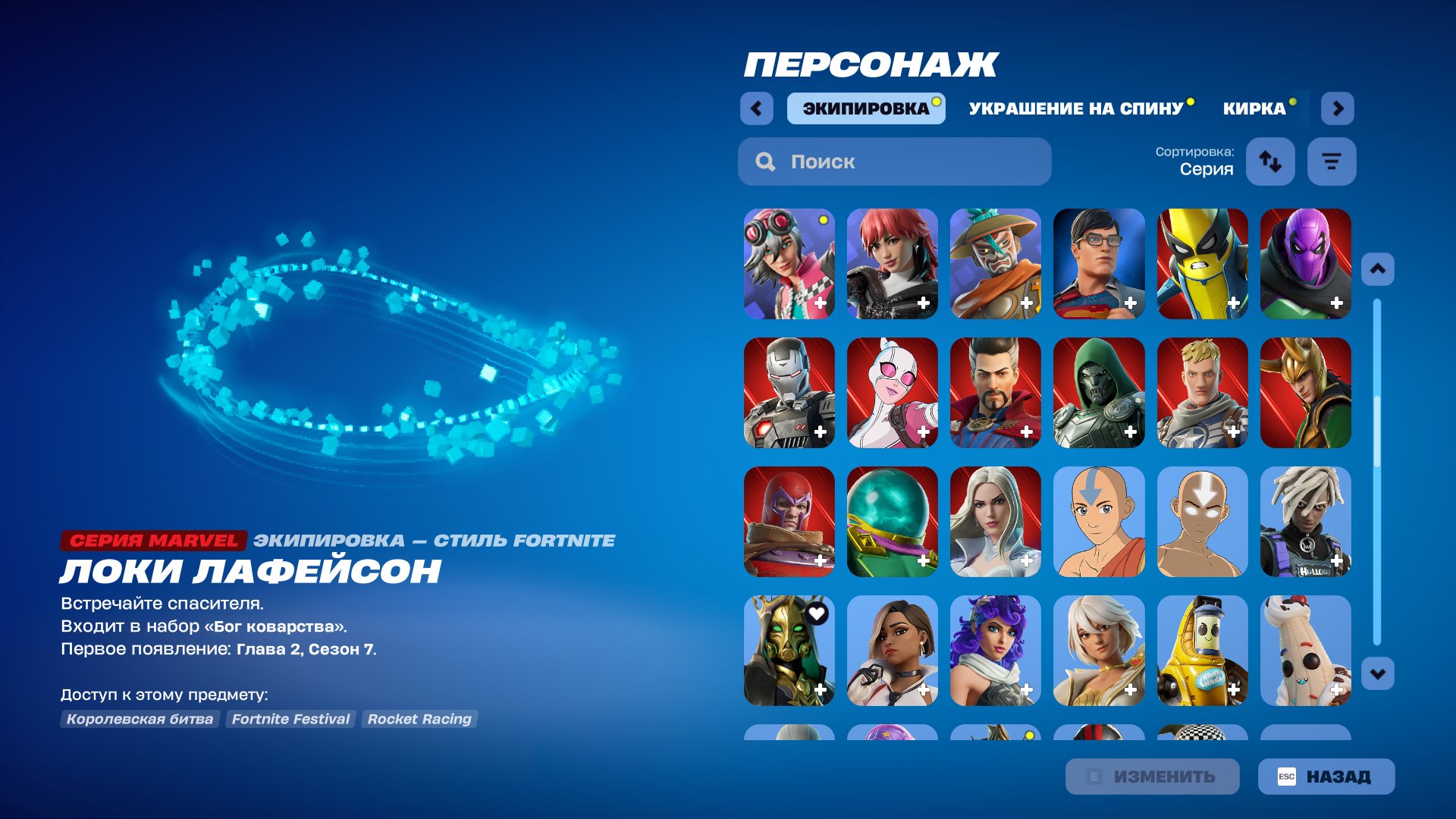Open the filter options icon

coord(1331,161)
